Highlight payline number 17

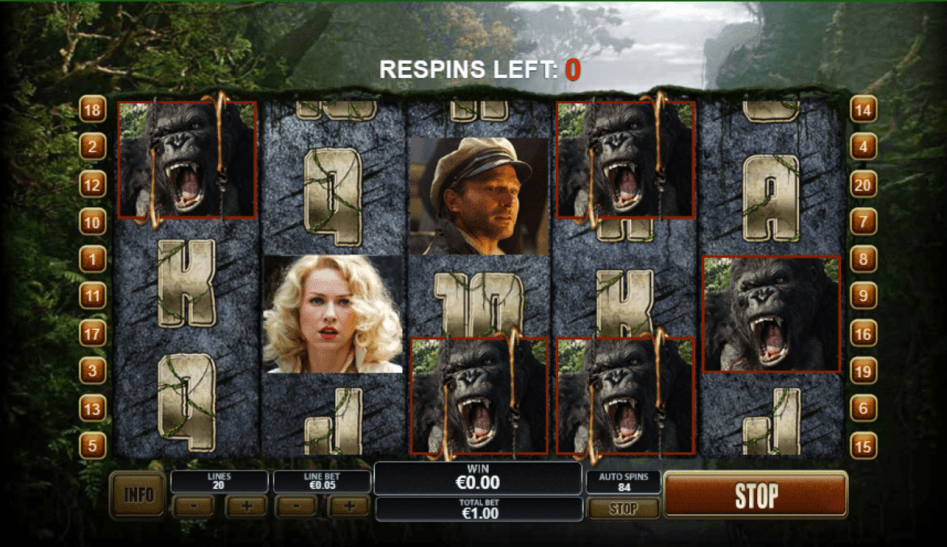click(93, 333)
